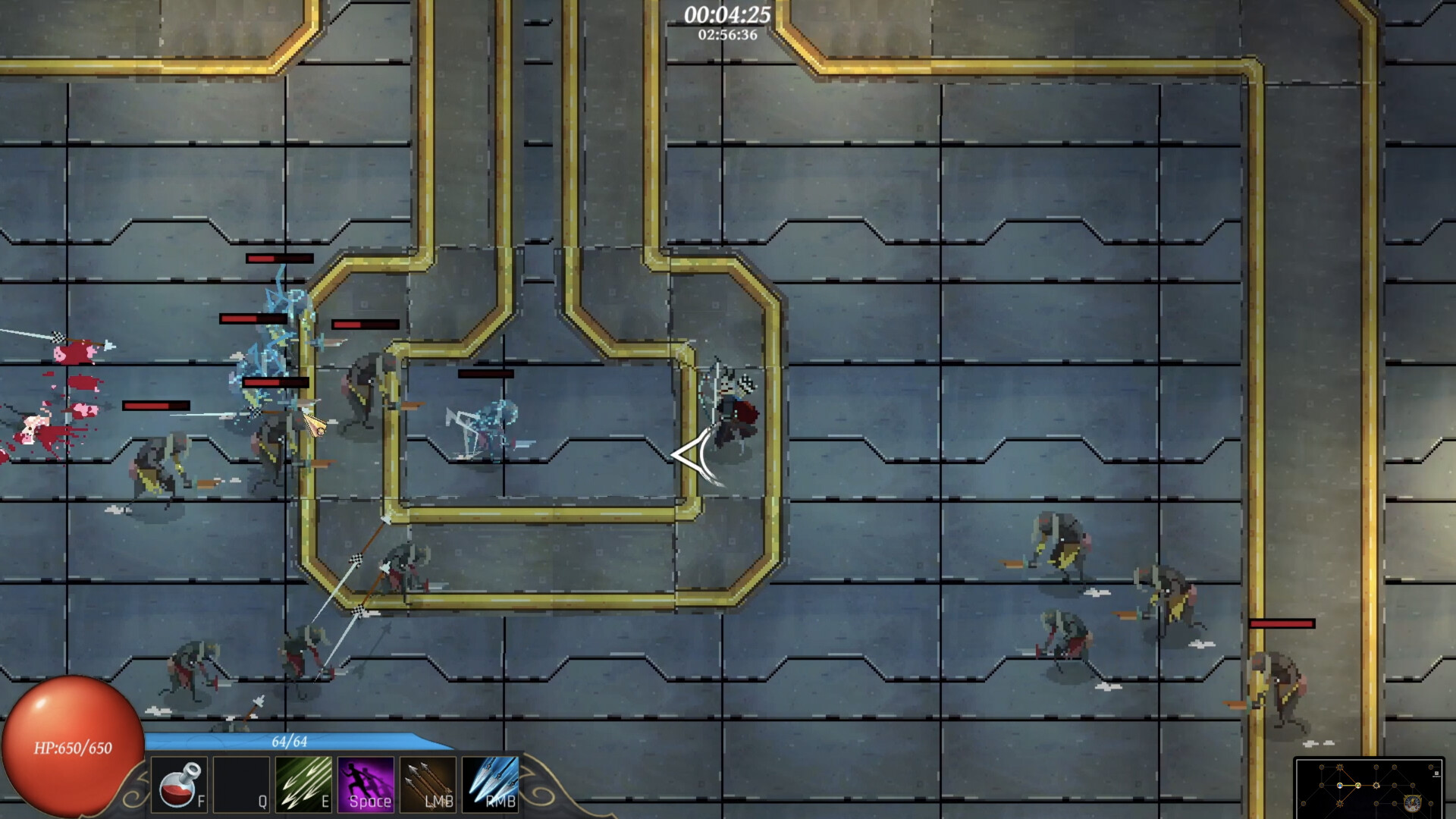Expand the sun-shaped node above the connected skill path
The image size is (1456, 819).
(1340, 767)
